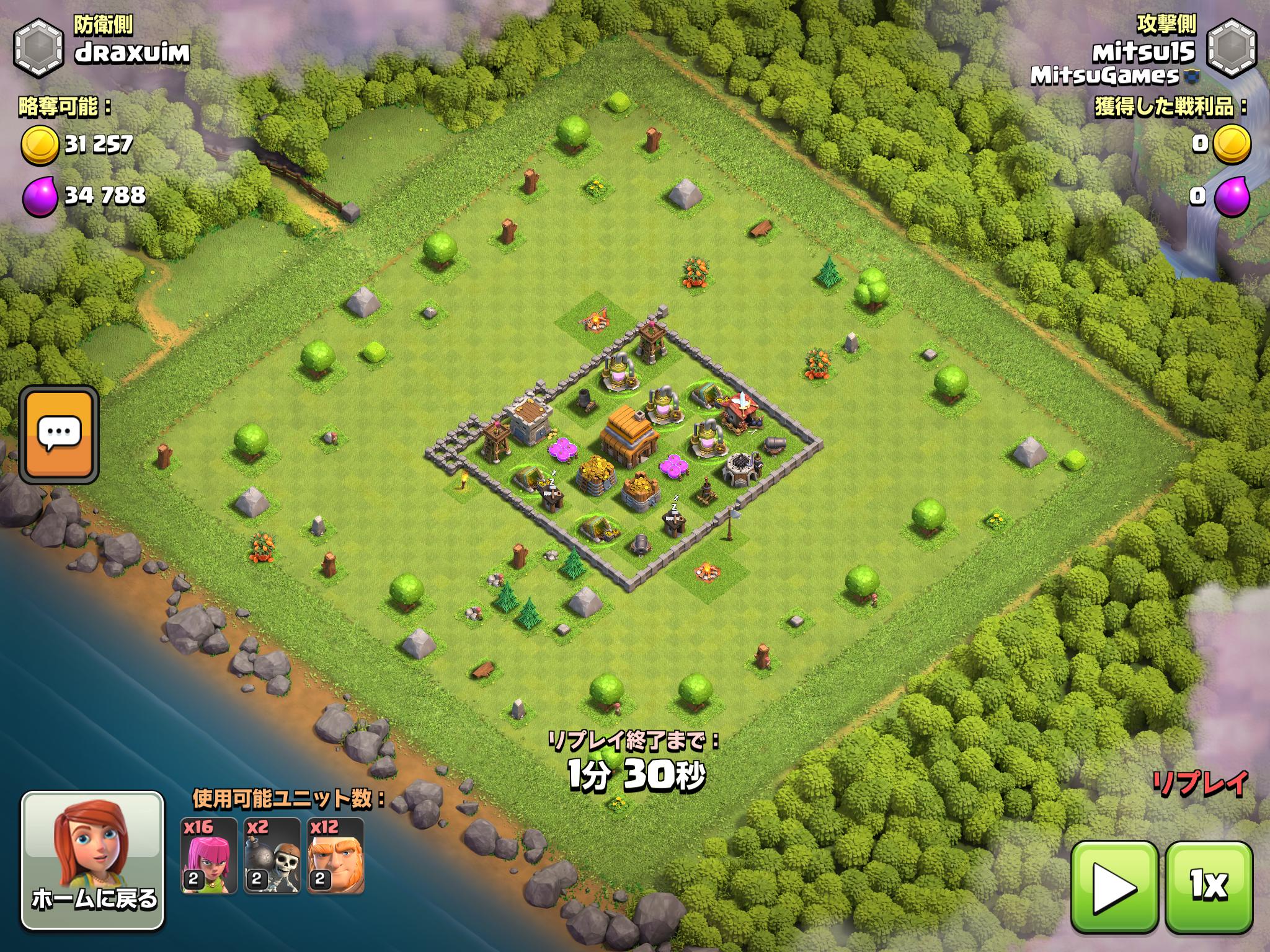Select the Archer troop slot x16
This screenshot has height=952, width=1270.
click(209, 856)
